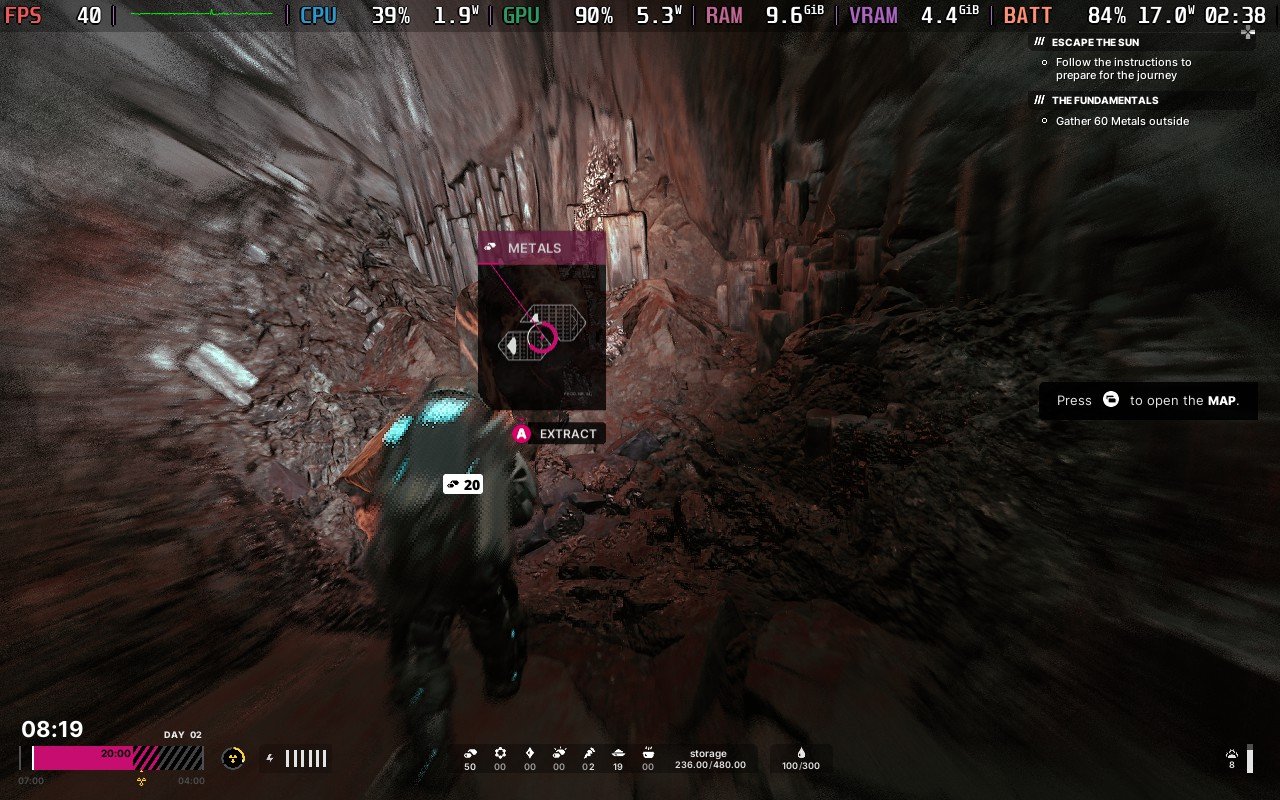Select the diamond-shaped resource icon
1280x800 pixels.
[x=530, y=753]
